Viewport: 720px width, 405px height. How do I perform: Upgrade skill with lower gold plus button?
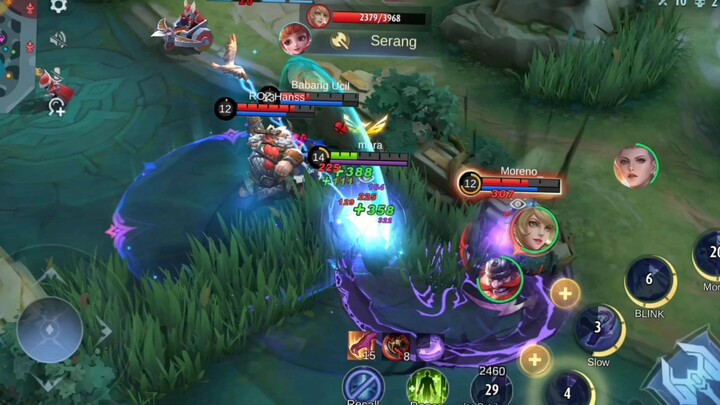tap(535, 359)
